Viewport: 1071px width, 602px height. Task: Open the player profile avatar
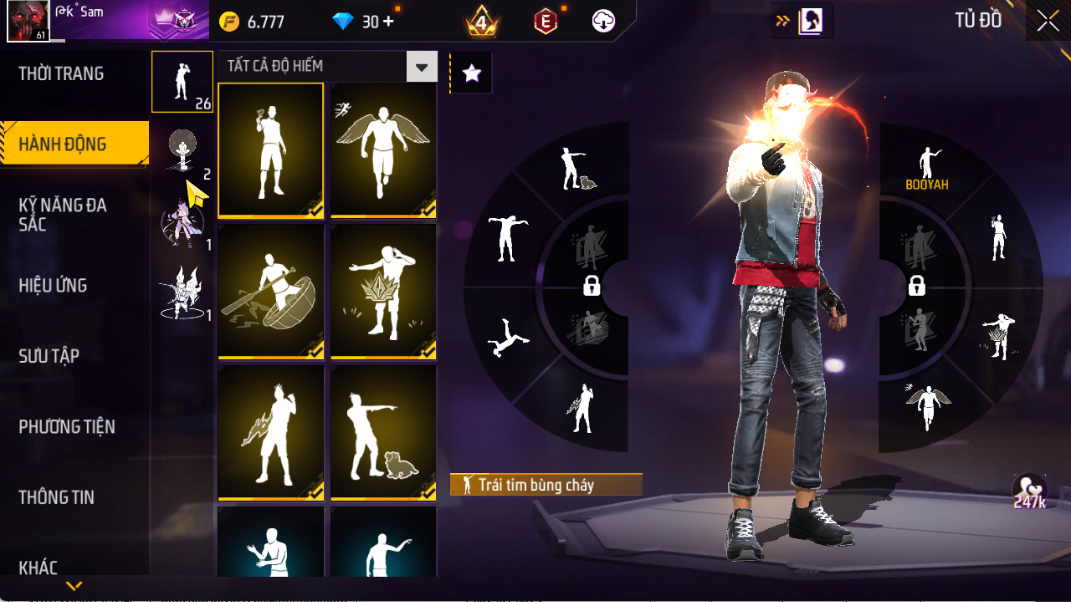pos(28,21)
